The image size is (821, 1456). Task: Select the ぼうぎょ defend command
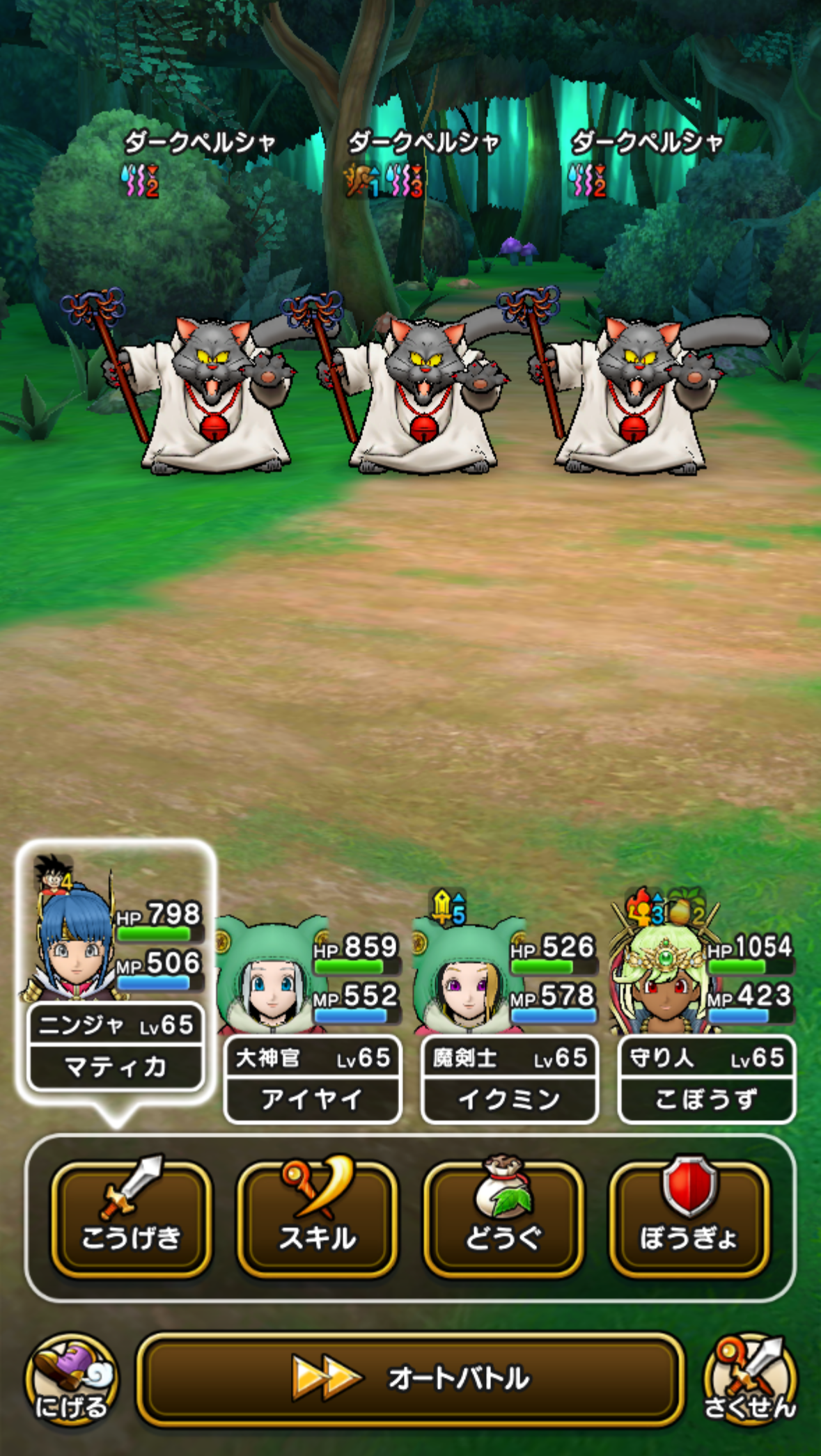tap(689, 1219)
